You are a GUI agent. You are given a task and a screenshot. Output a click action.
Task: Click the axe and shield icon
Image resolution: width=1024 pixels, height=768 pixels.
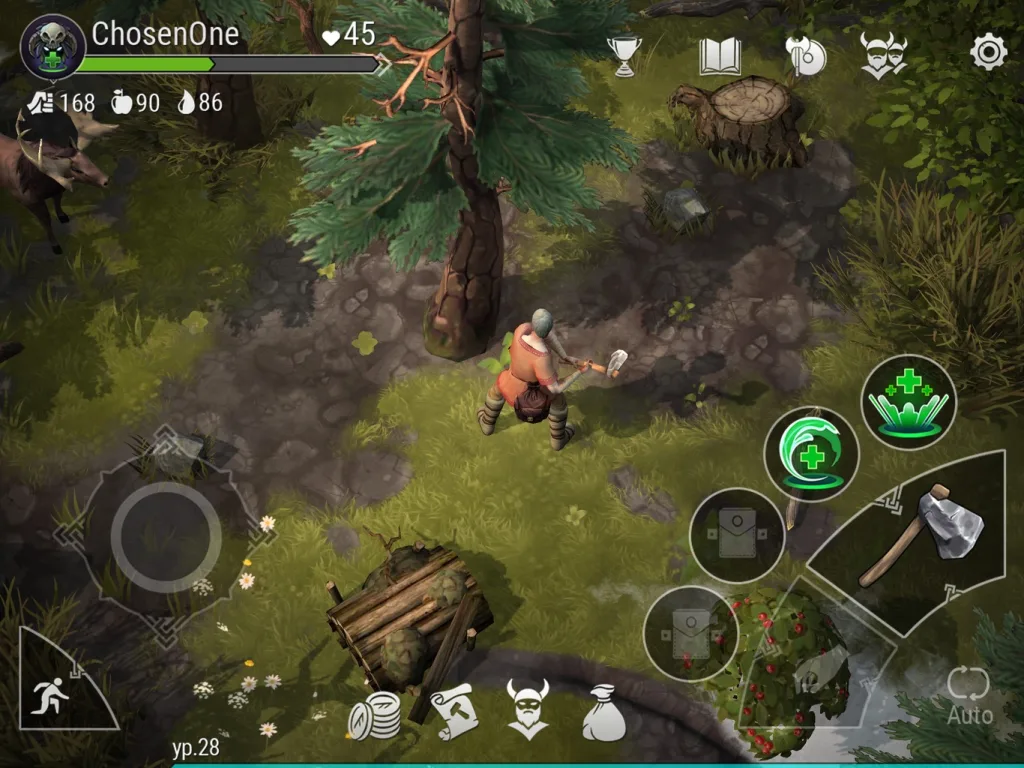804,56
